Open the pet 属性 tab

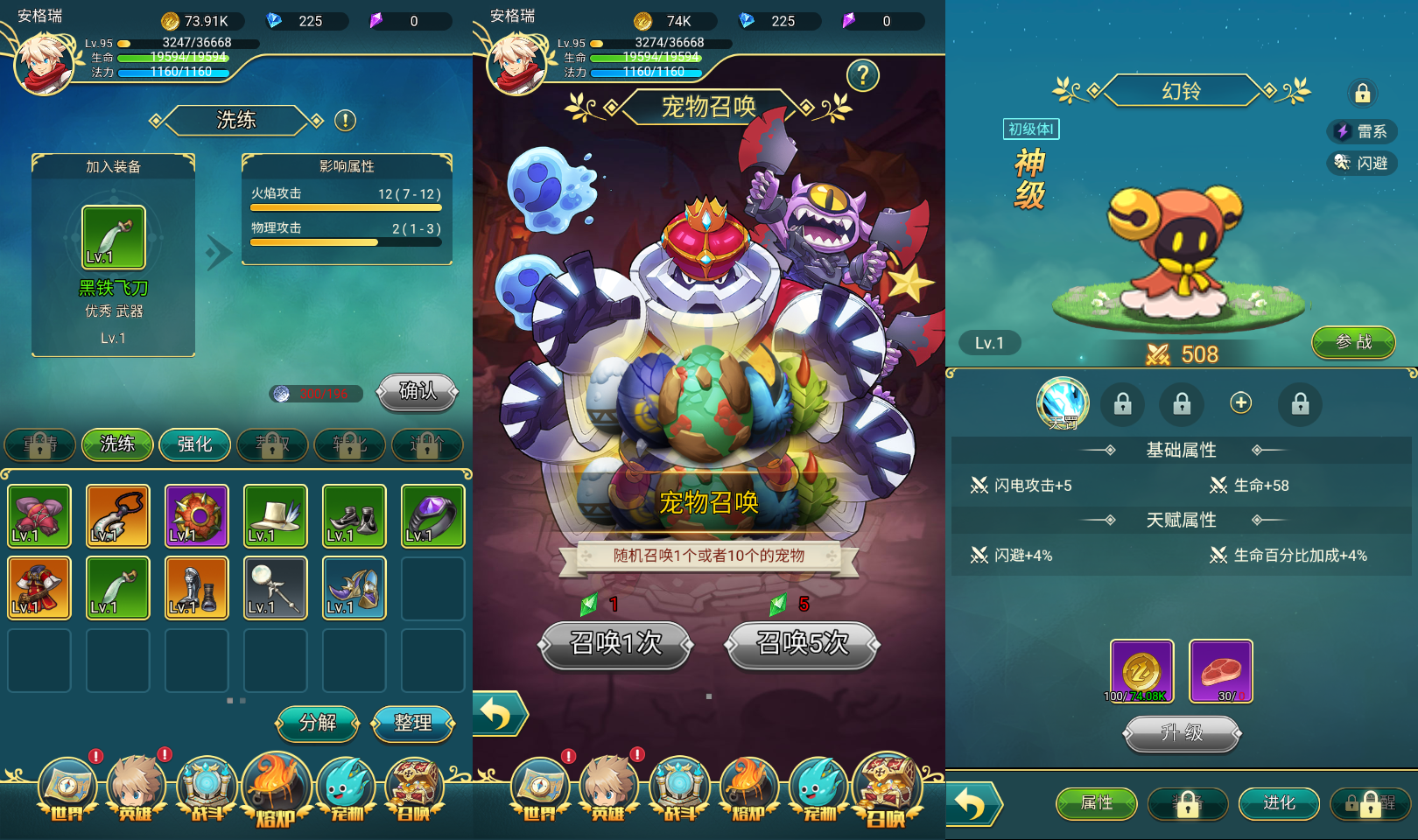(x=1096, y=803)
